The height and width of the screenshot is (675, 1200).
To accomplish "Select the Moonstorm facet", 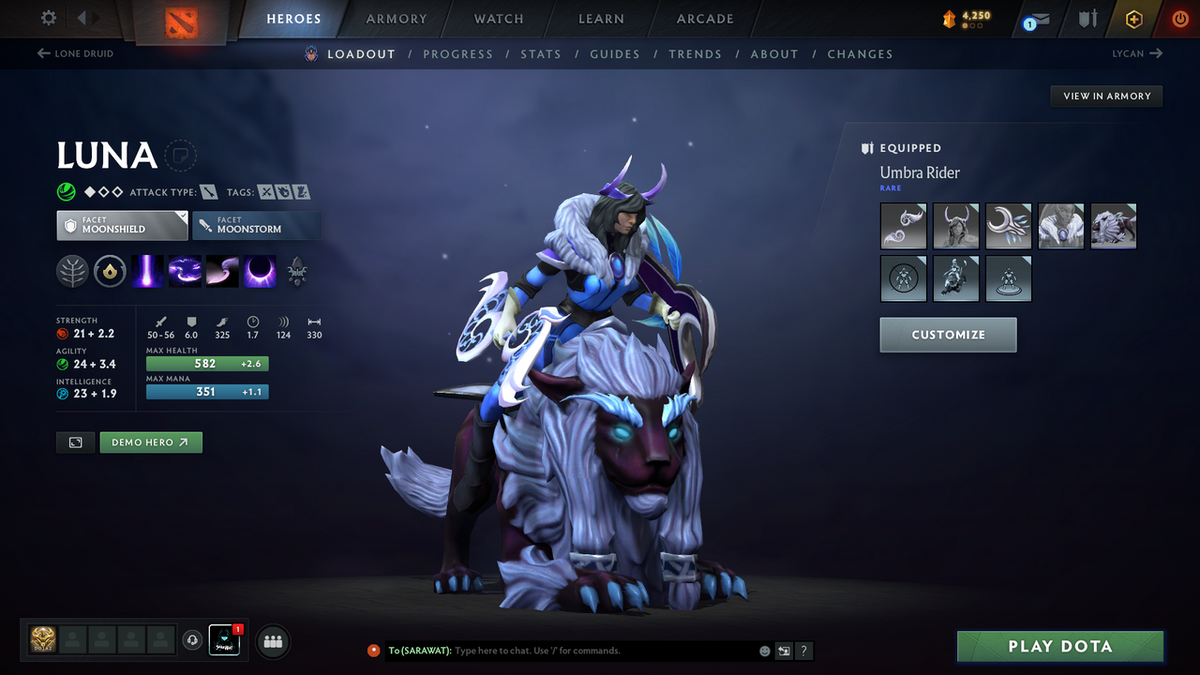I will [x=256, y=225].
